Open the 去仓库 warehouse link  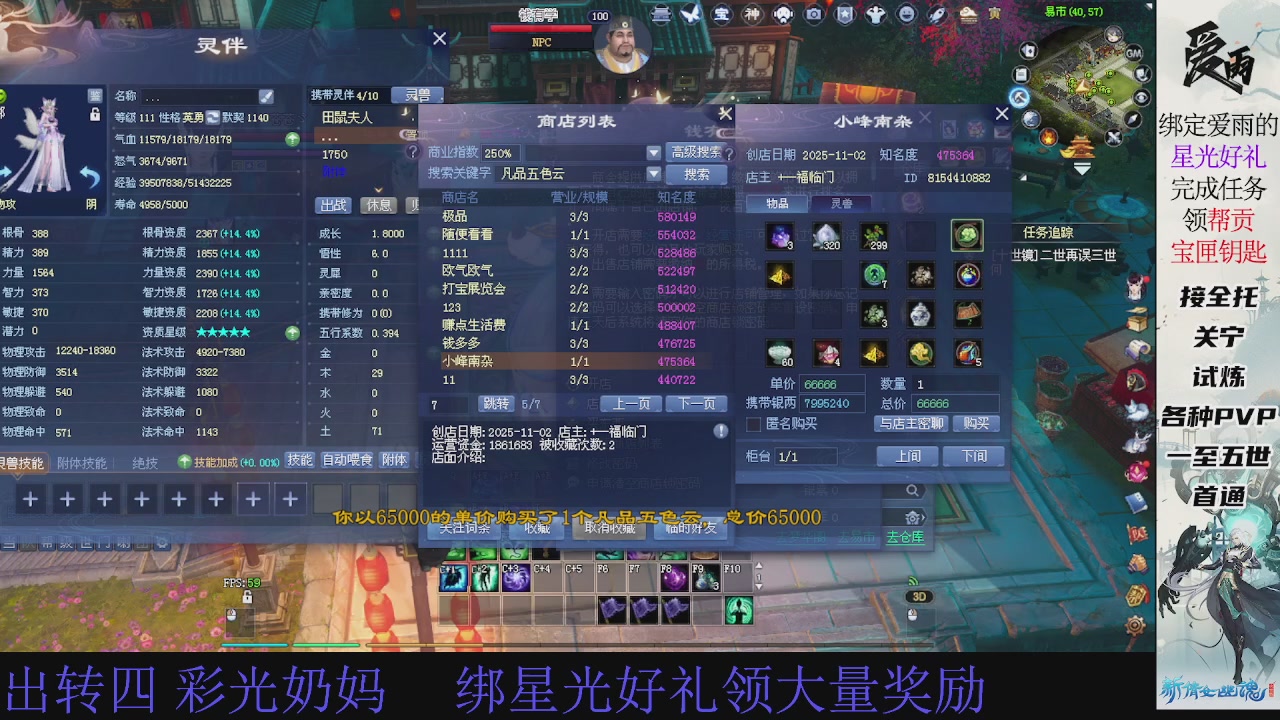(x=906, y=537)
